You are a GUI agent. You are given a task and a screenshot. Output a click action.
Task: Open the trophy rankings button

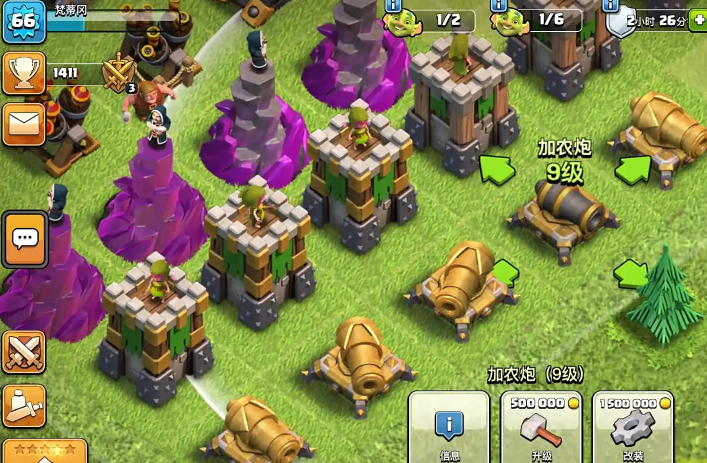tap(23, 73)
